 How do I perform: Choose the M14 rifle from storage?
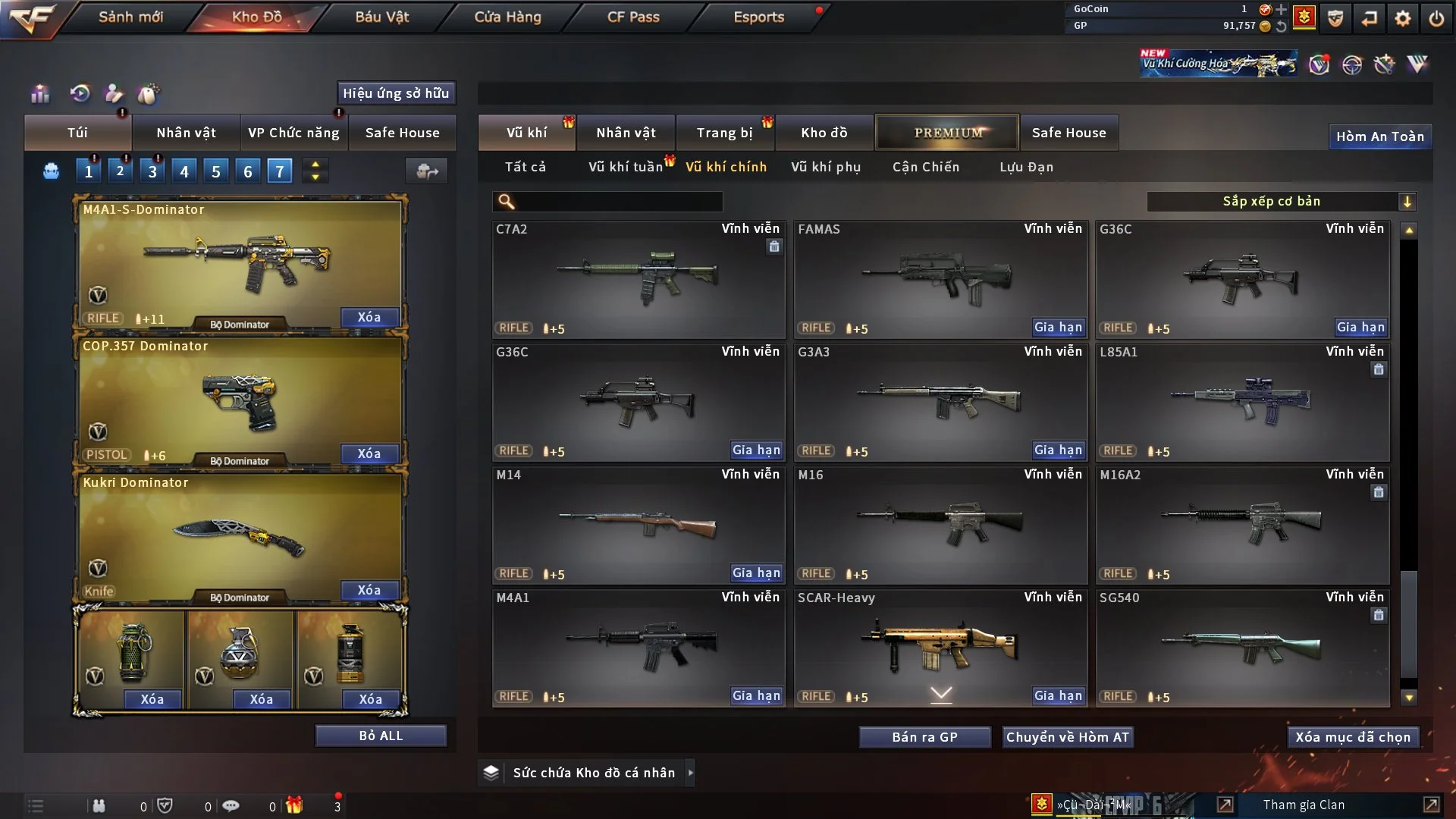click(x=638, y=523)
